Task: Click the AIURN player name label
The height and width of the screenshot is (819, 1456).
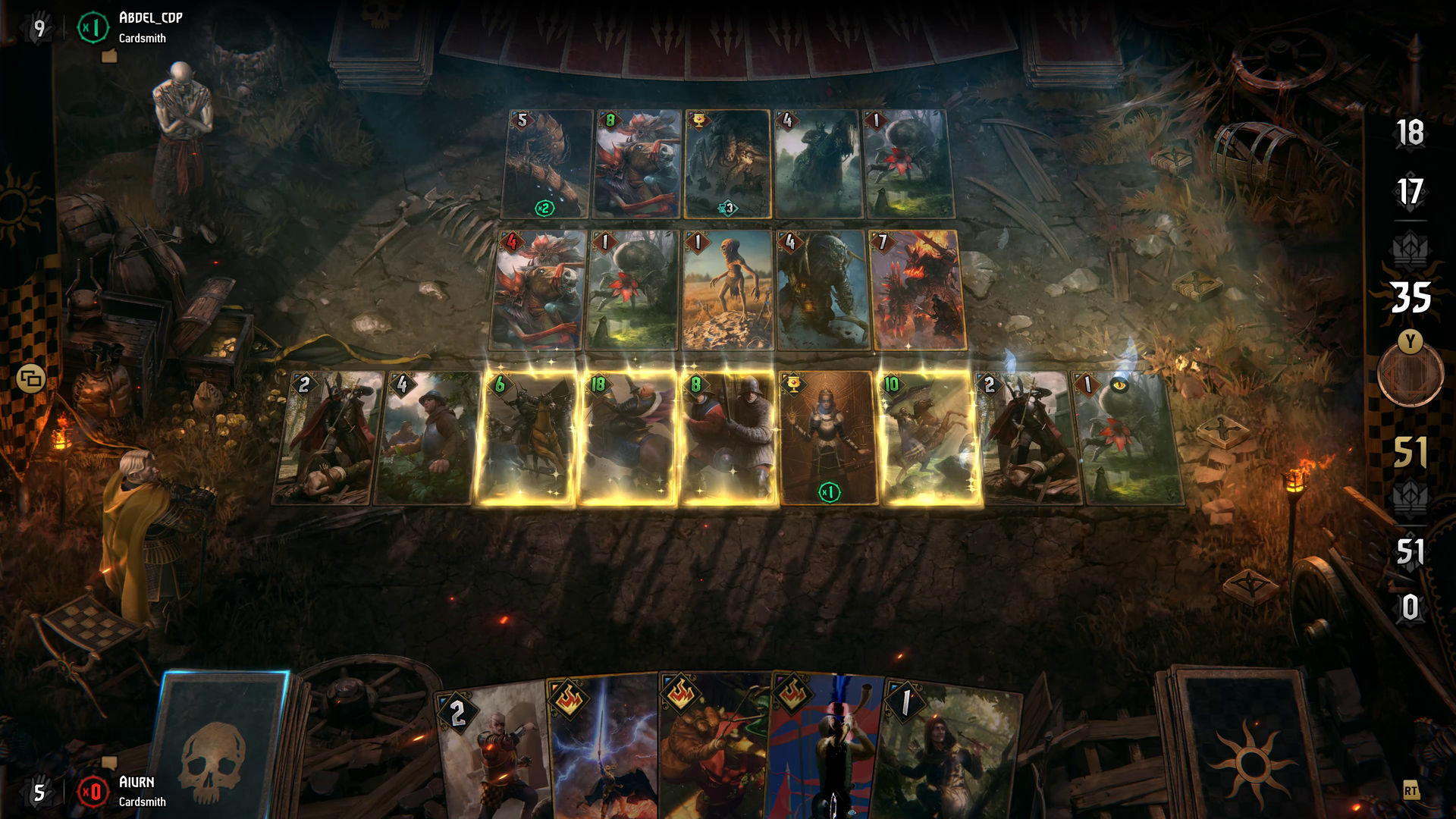Action: [x=137, y=783]
